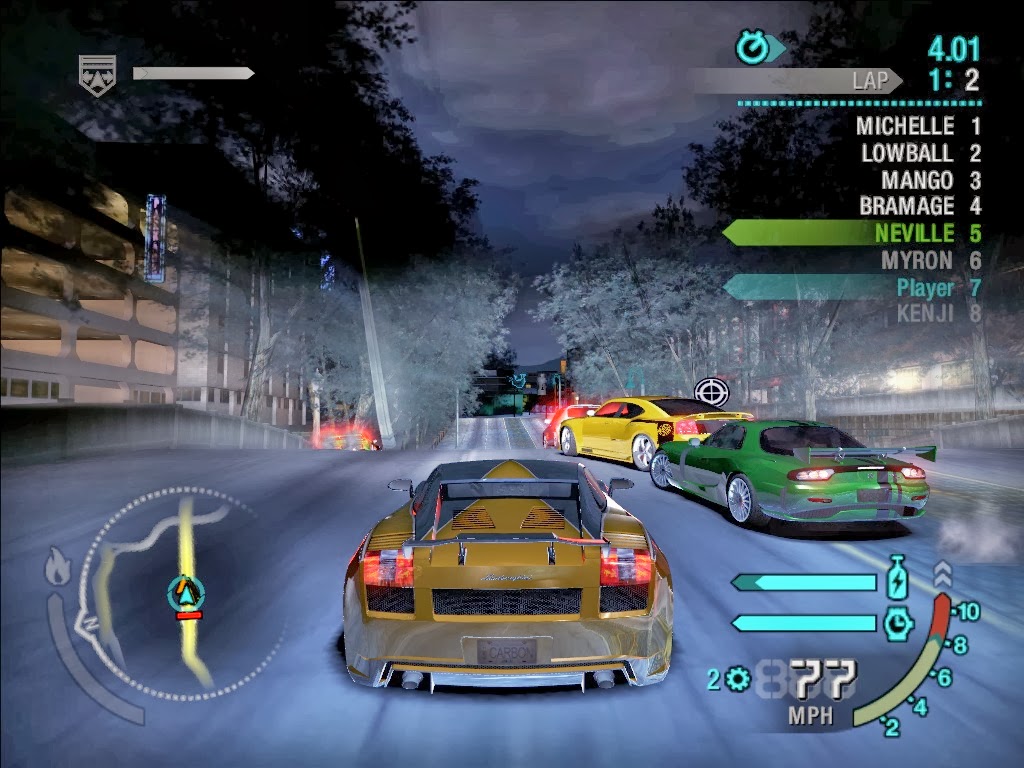Viewport: 1024px width, 768px height.
Task: Activate the speedbreaker stopwatch icon
Action: pyautogui.click(x=899, y=623)
